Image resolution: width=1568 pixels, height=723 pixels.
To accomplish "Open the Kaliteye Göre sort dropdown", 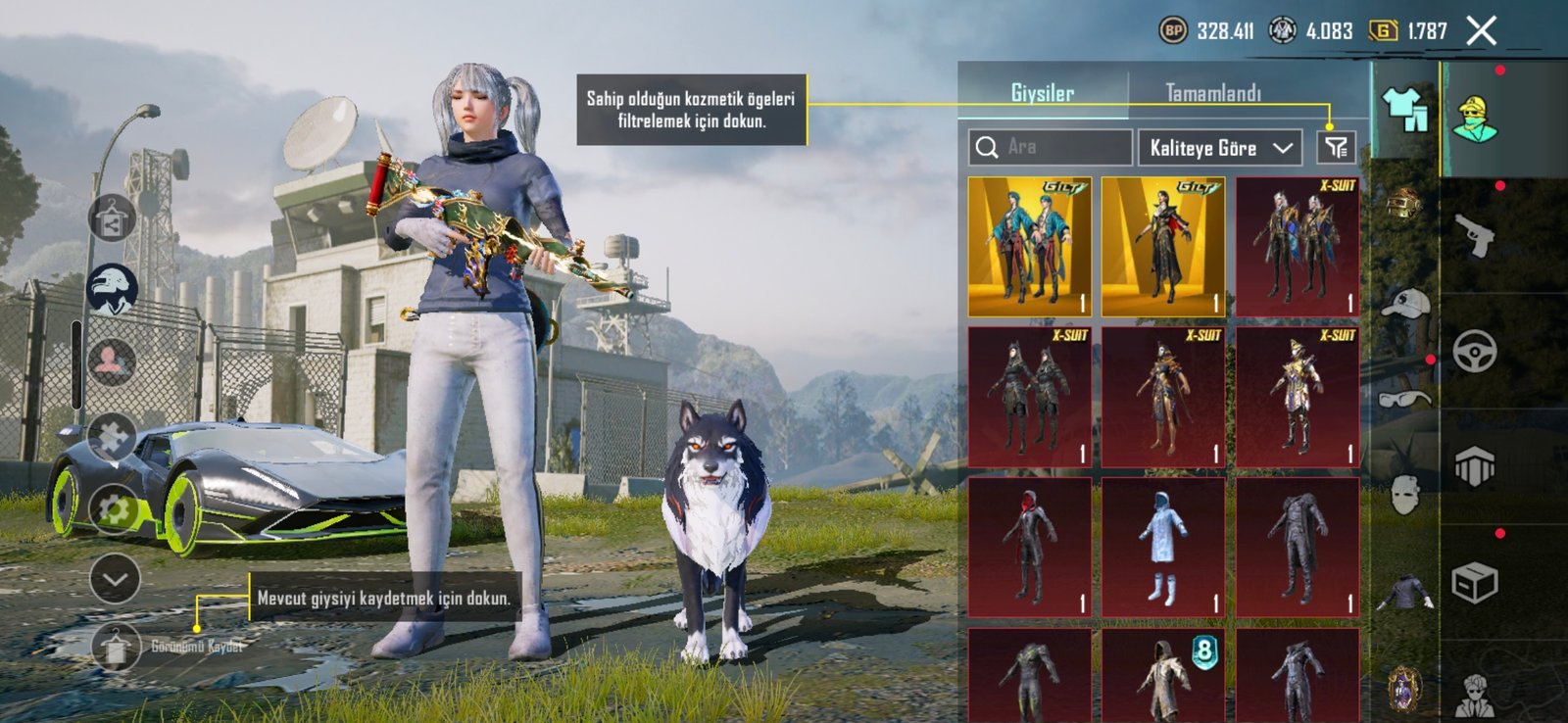I will (x=1219, y=148).
